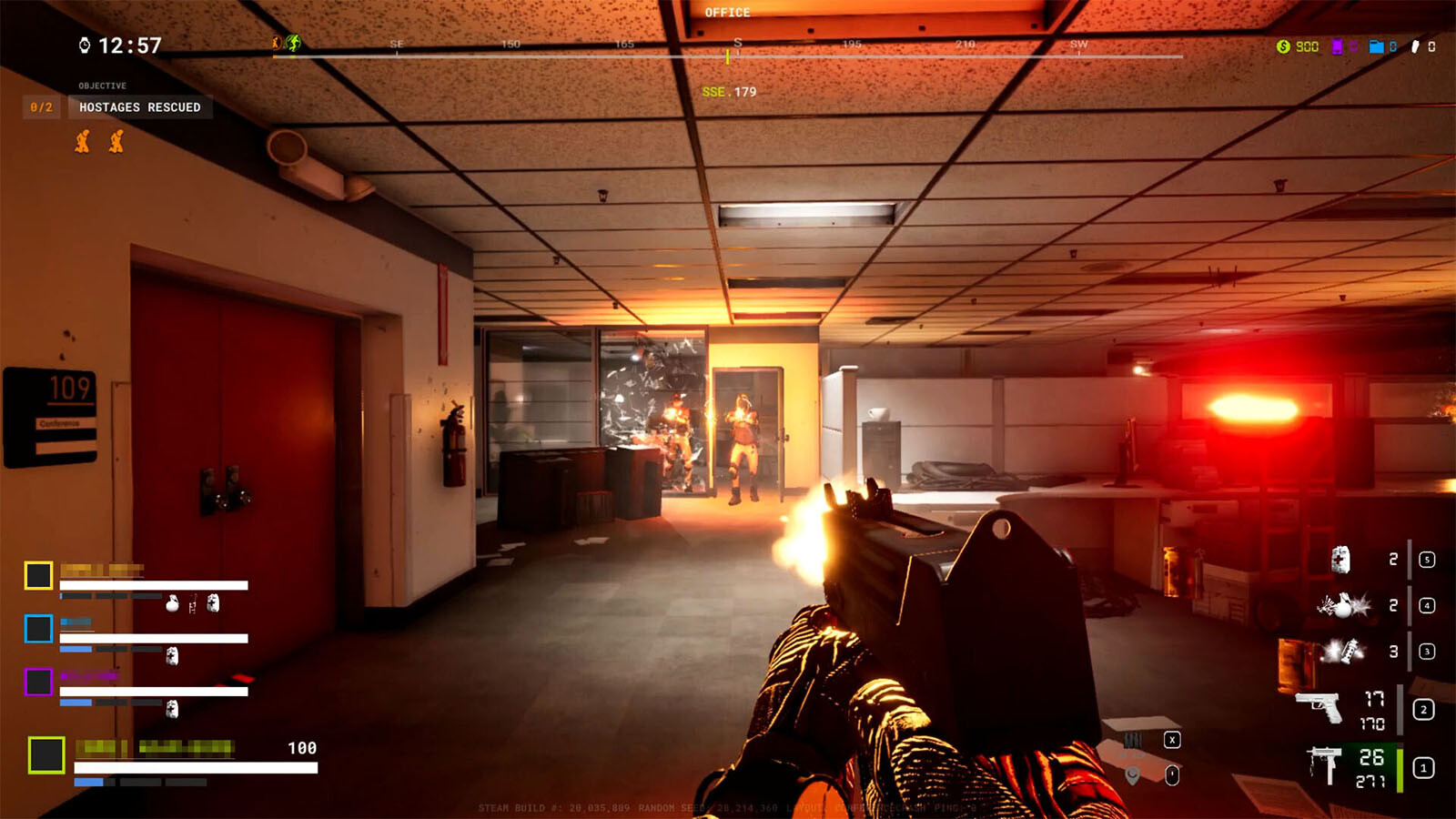Select the purple teammate portrait
Image resolution: width=1456 pixels, height=819 pixels.
tap(38, 682)
